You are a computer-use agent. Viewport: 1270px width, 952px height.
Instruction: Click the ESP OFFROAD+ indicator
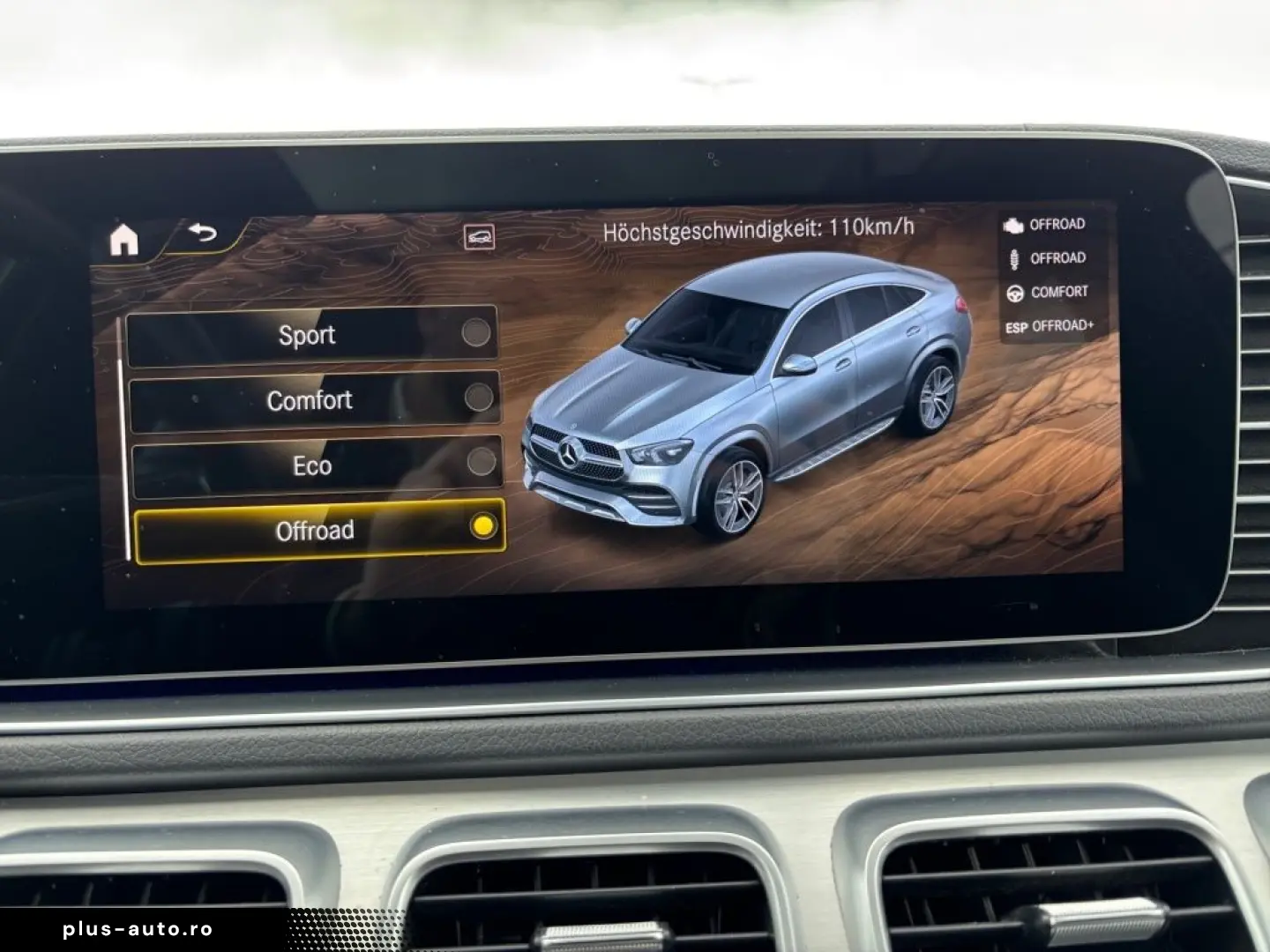[x=1050, y=324]
